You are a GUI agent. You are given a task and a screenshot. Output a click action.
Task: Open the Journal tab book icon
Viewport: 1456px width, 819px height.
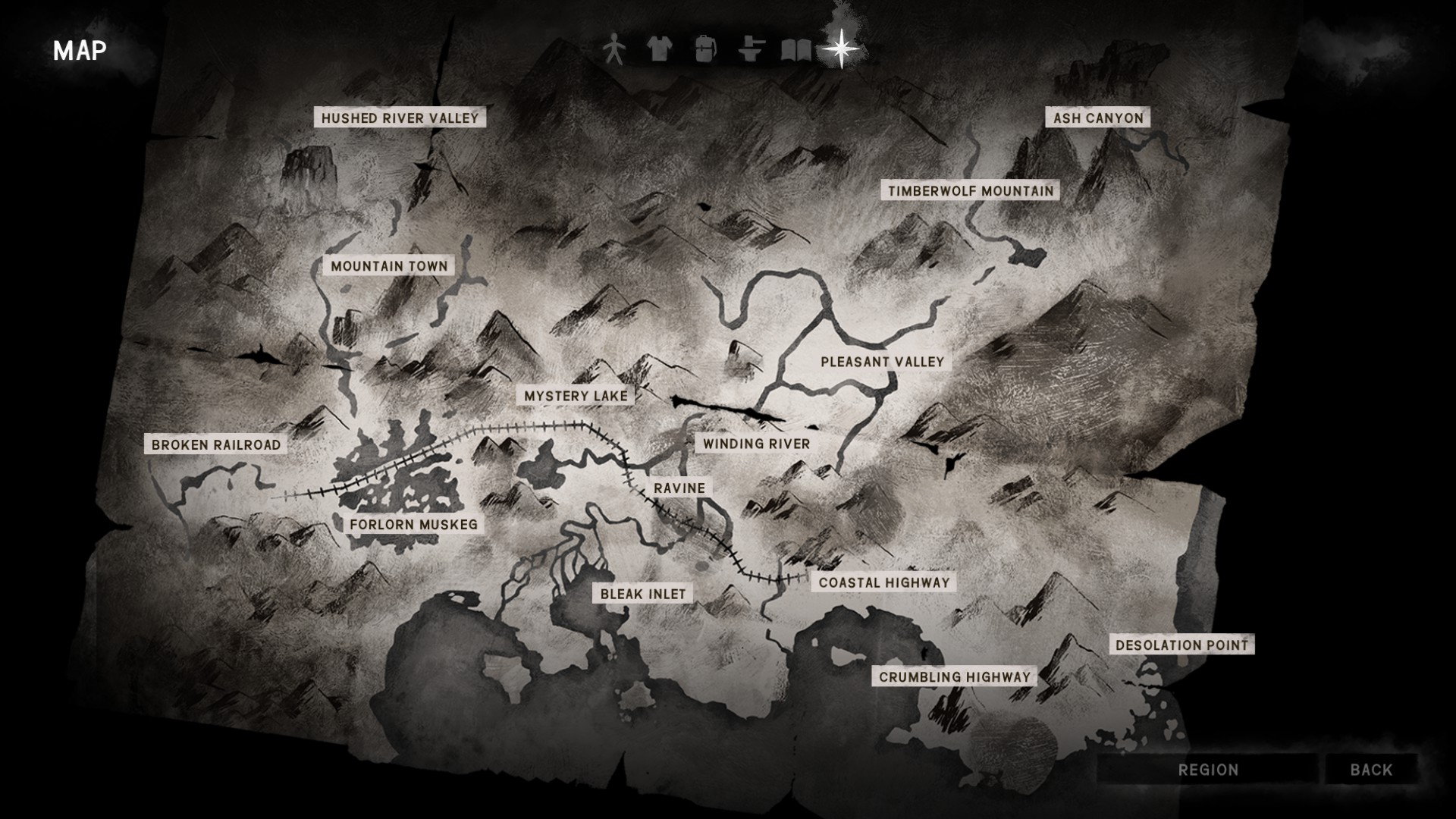click(x=795, y=50)
